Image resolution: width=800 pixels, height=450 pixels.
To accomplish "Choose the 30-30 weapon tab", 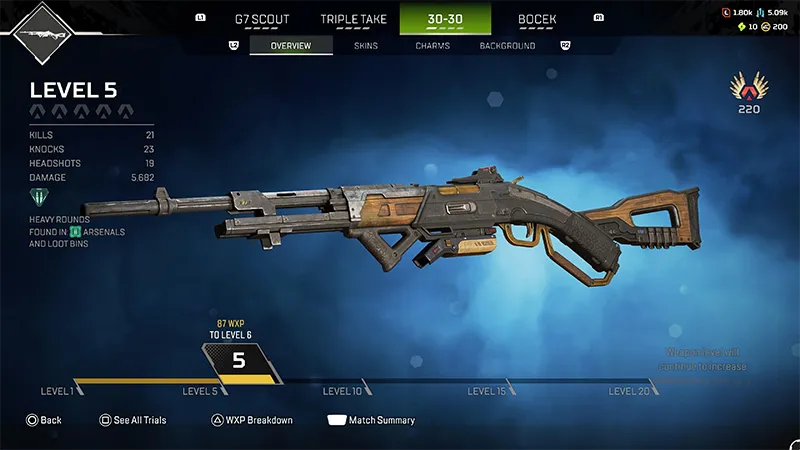I will [x=445, y=19].
